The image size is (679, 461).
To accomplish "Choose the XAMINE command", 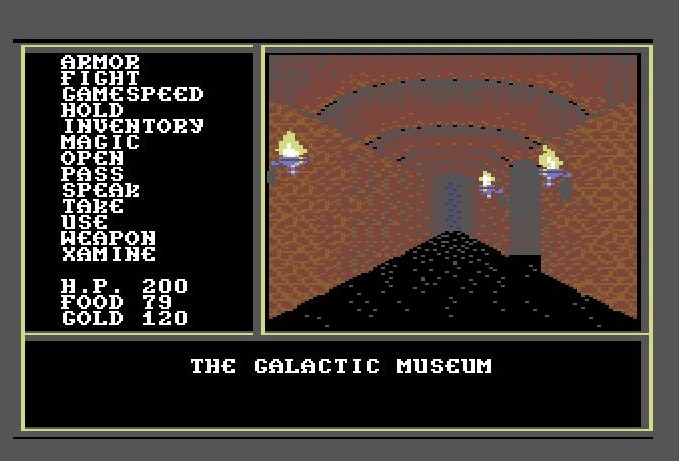I will 108,254.
